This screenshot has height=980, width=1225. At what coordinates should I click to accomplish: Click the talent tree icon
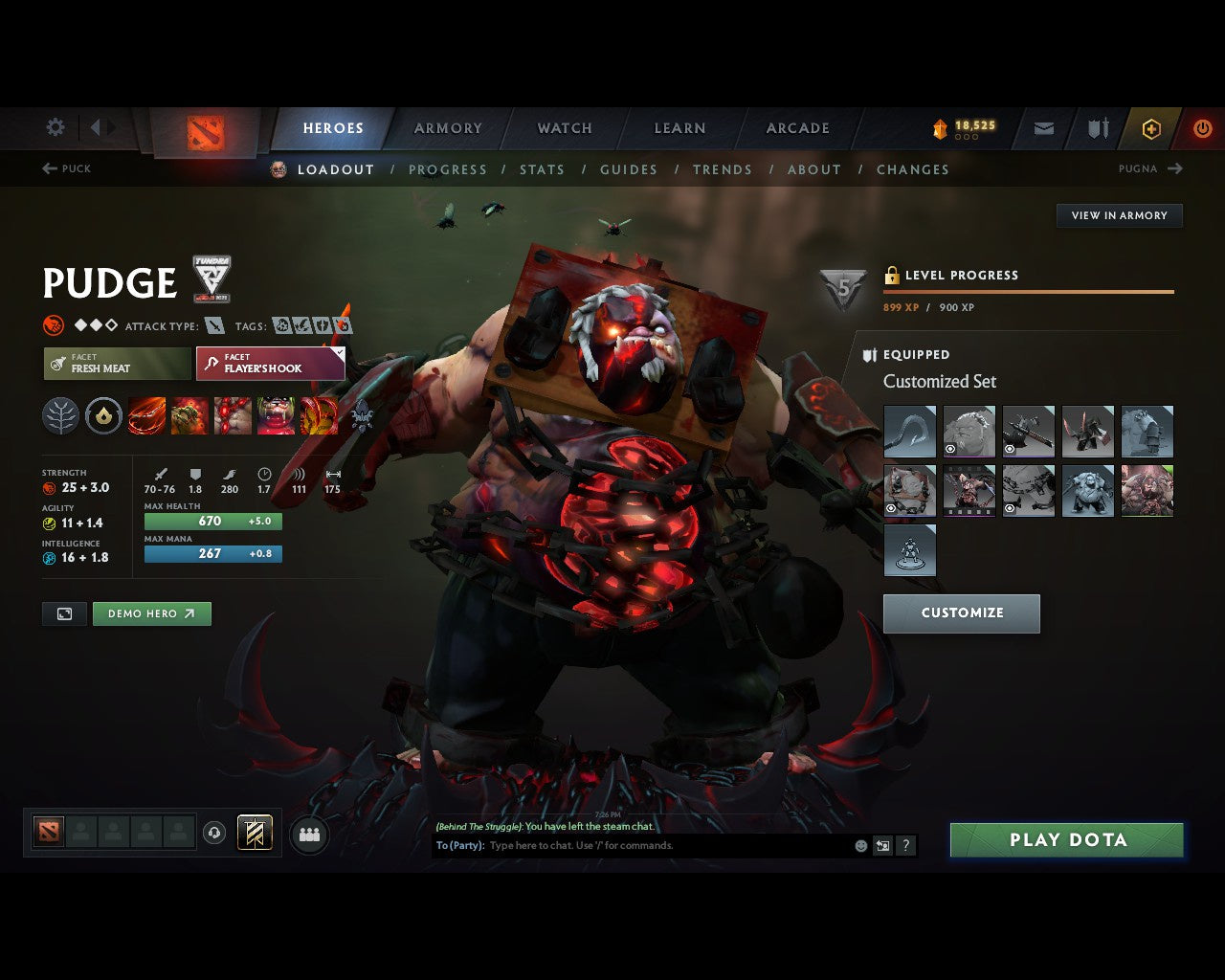point(60,414)
